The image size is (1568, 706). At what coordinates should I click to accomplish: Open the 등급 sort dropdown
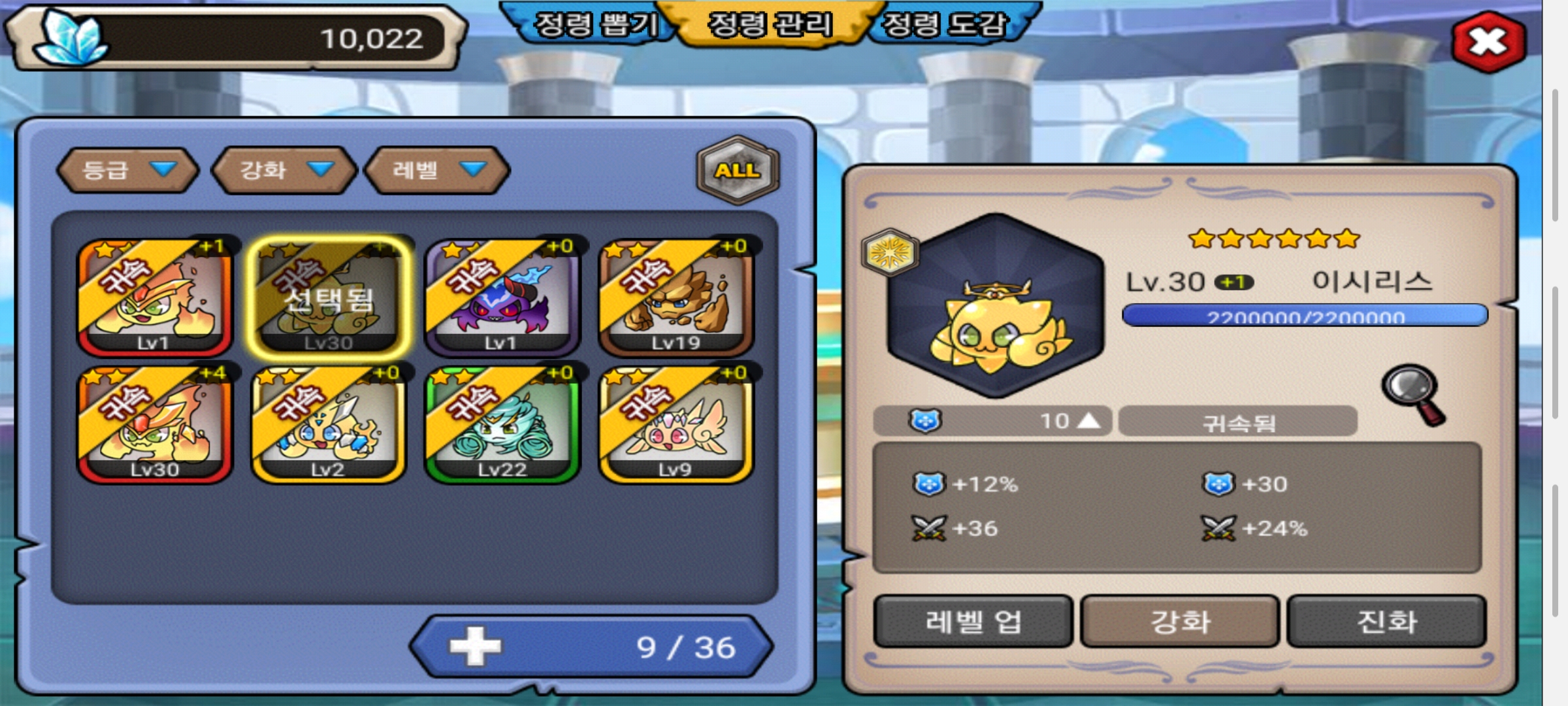click(127, 171)
